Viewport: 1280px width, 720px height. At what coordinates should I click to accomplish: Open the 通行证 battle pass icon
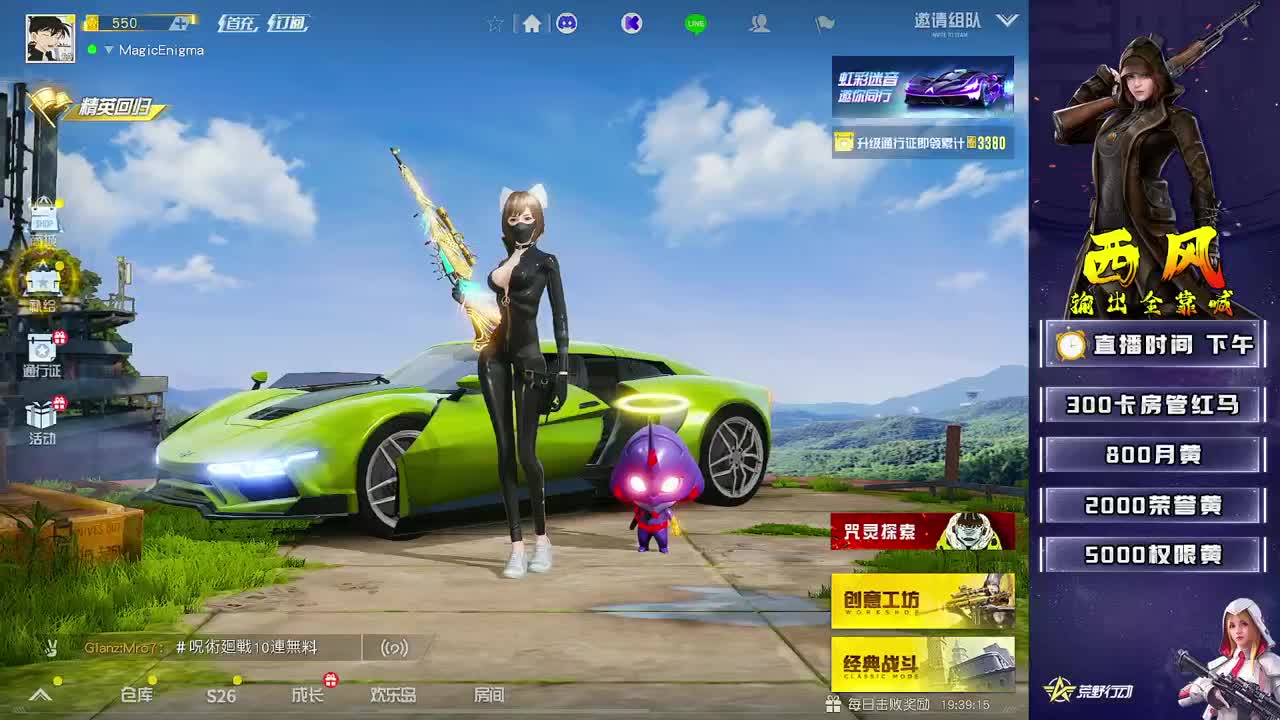point(42,350)
